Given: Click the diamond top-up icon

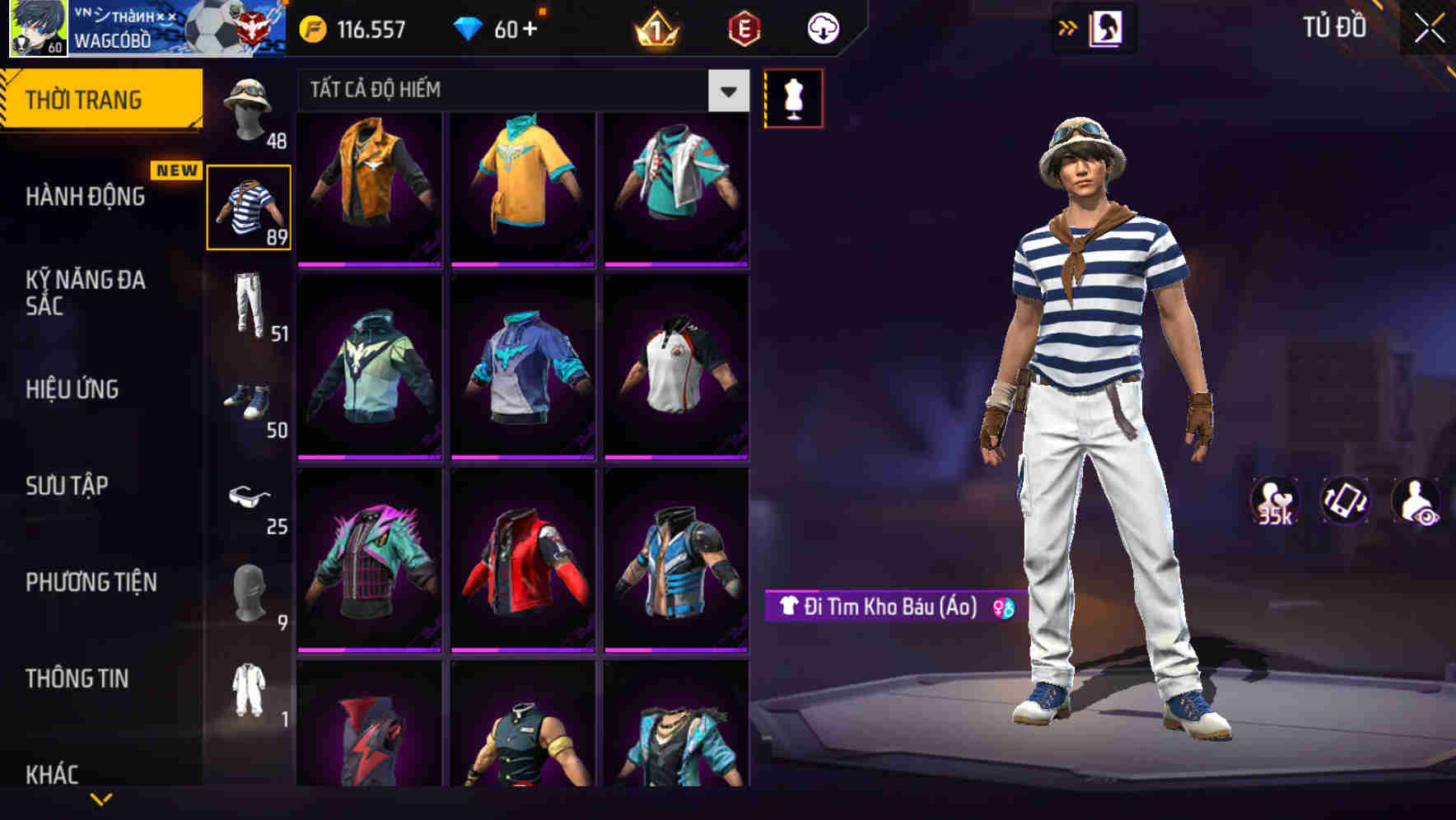Looking at the screenshot, I should tap(469, 28).
